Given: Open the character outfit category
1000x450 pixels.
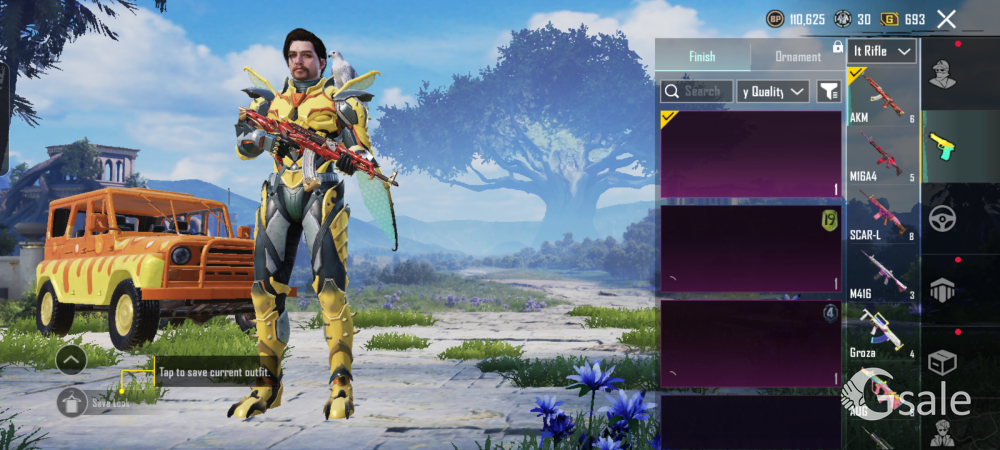Looking at the screenshot, I should 942,74.
